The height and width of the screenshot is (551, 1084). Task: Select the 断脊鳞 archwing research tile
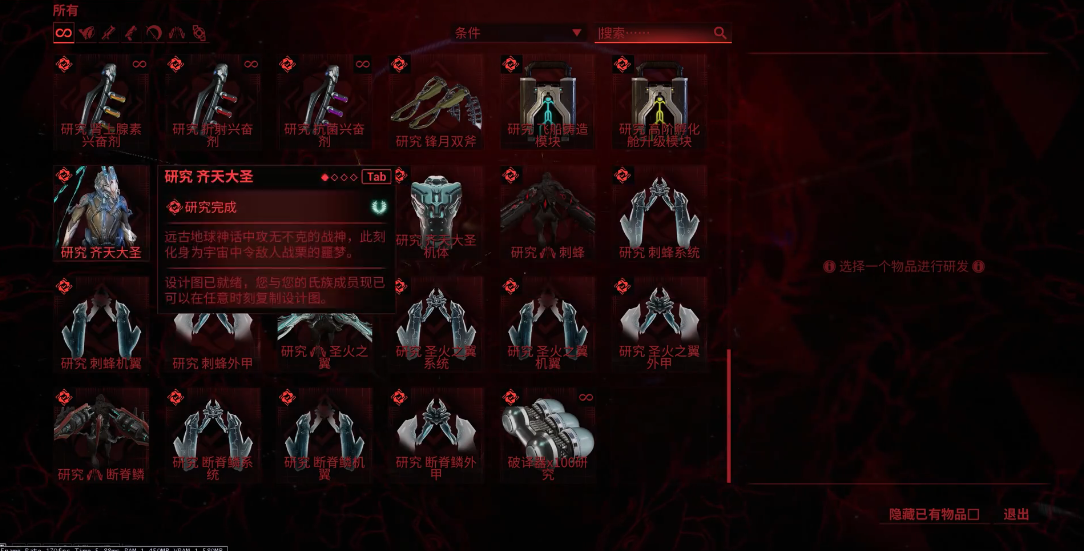click(x=101, y=435)
